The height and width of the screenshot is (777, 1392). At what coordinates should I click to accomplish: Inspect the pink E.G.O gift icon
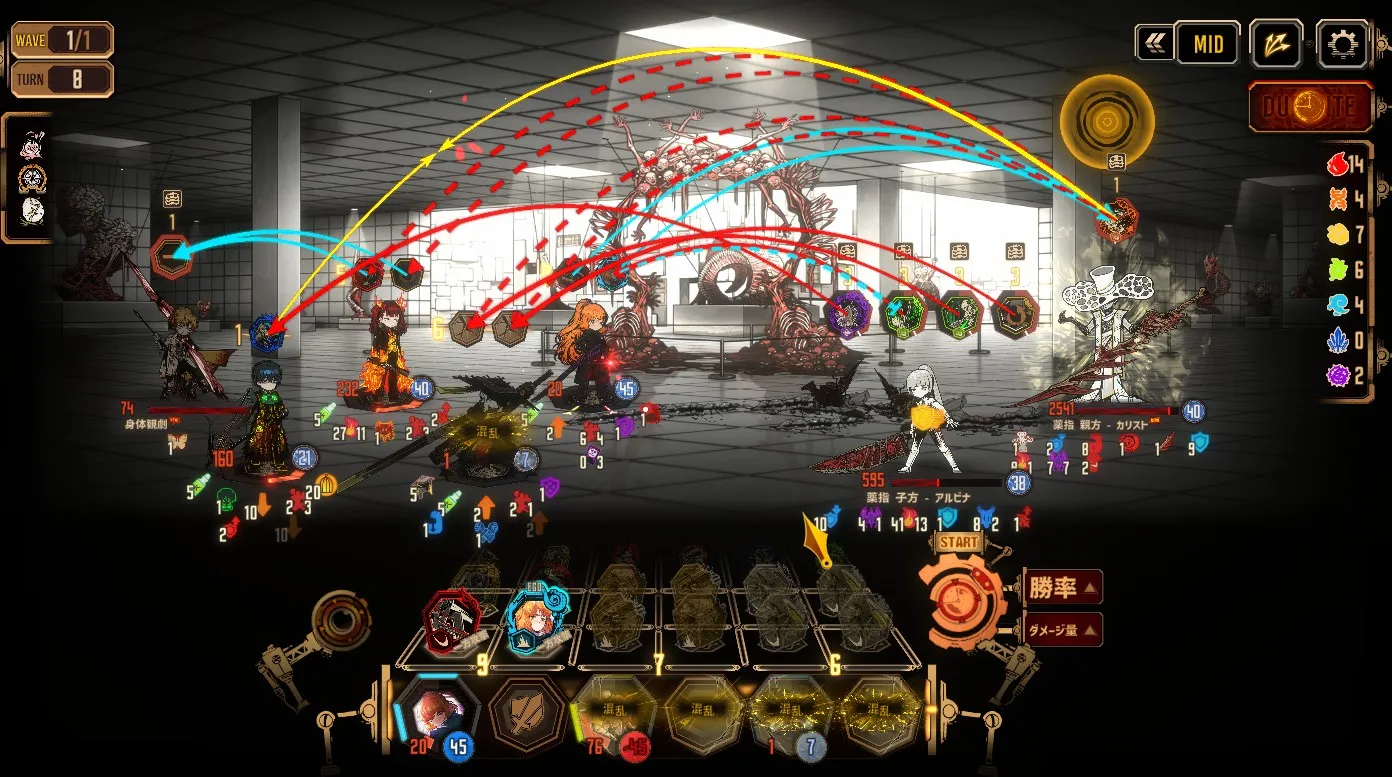[x=31, y=148]
